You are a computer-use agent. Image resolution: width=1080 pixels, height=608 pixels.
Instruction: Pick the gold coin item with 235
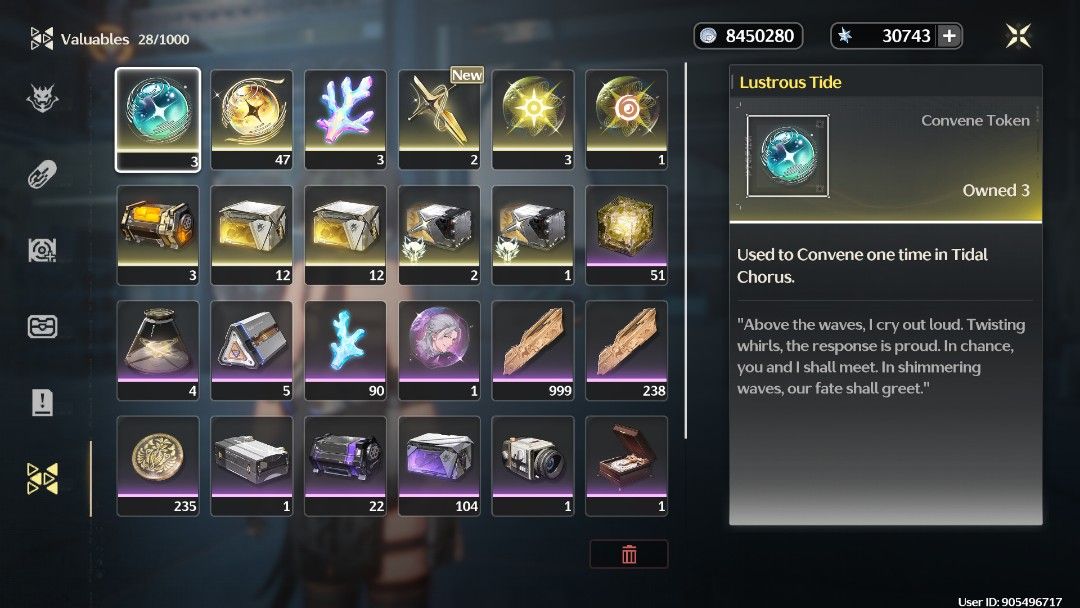click(158, 466)
